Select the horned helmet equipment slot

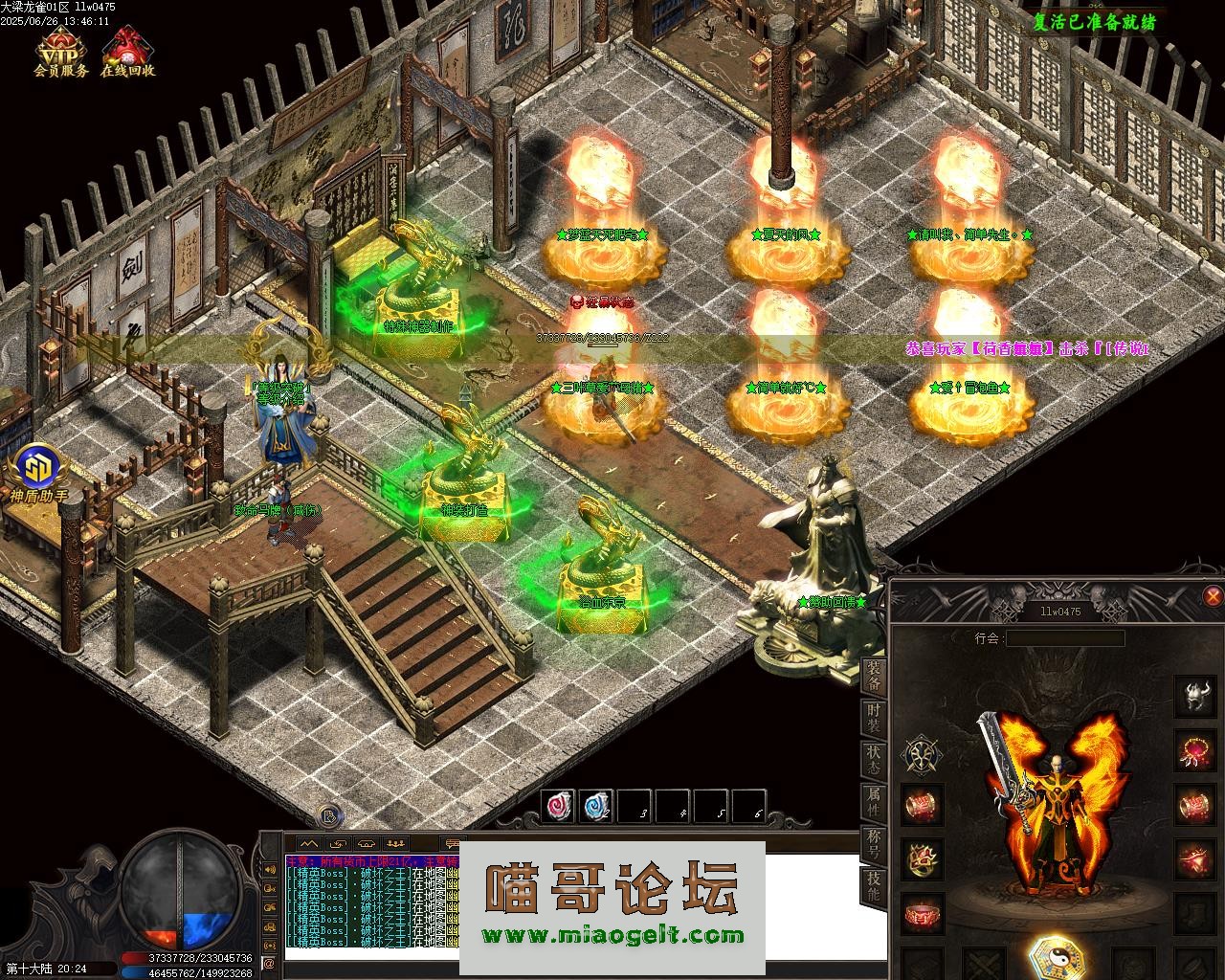click(x=1193, y=698)
